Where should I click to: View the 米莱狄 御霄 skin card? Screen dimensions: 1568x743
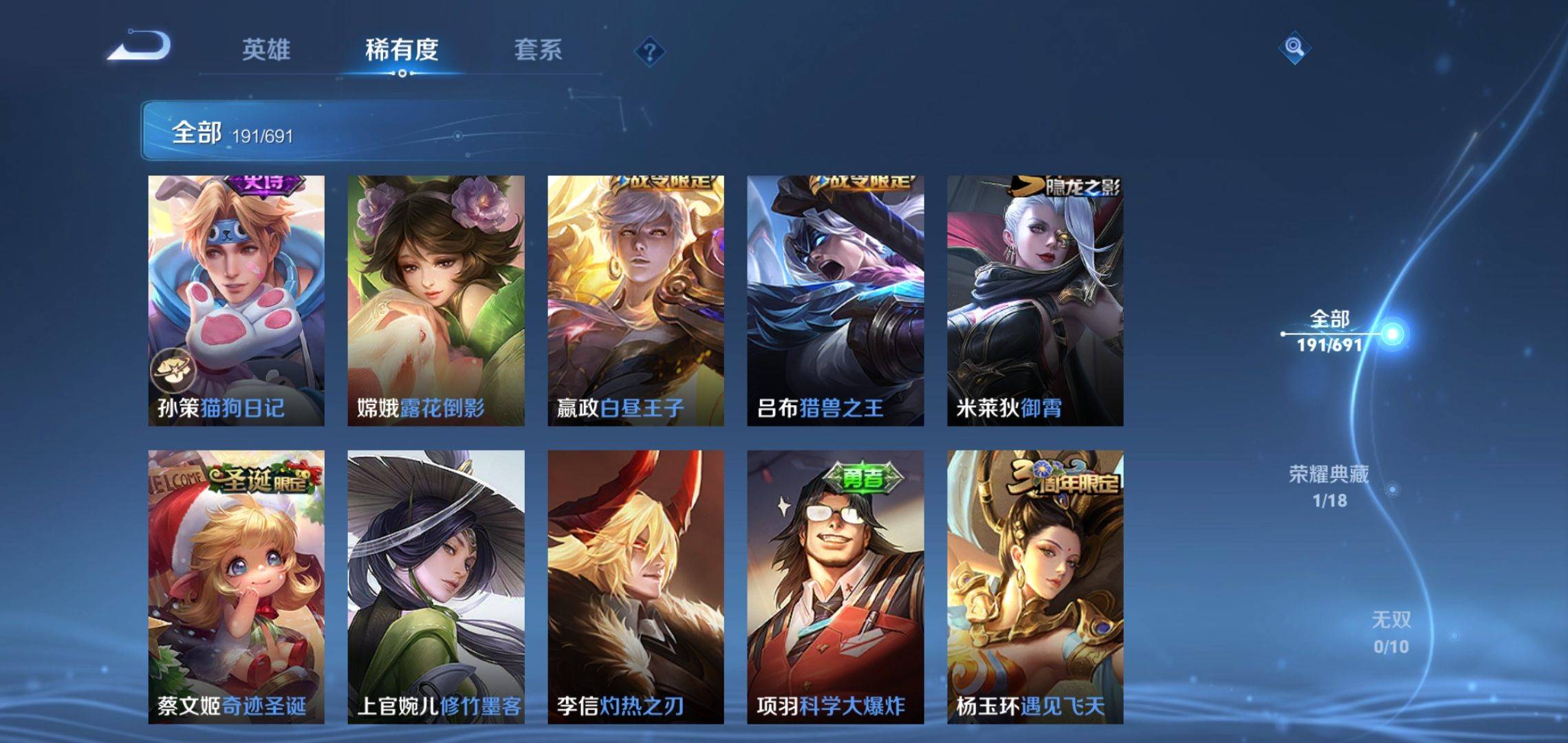pos(1035,301)
